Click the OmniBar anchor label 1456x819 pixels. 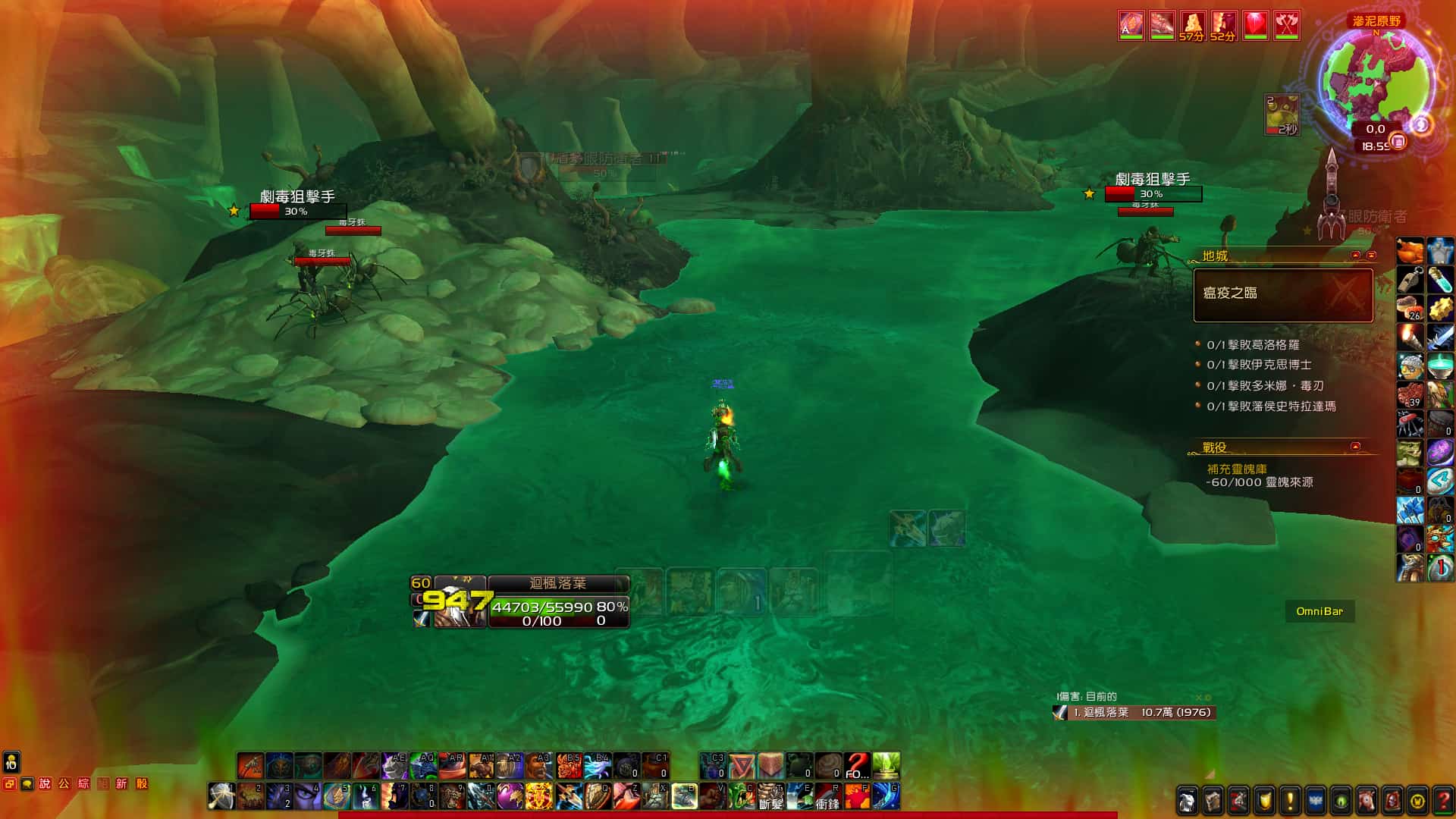click(1319, 611)
